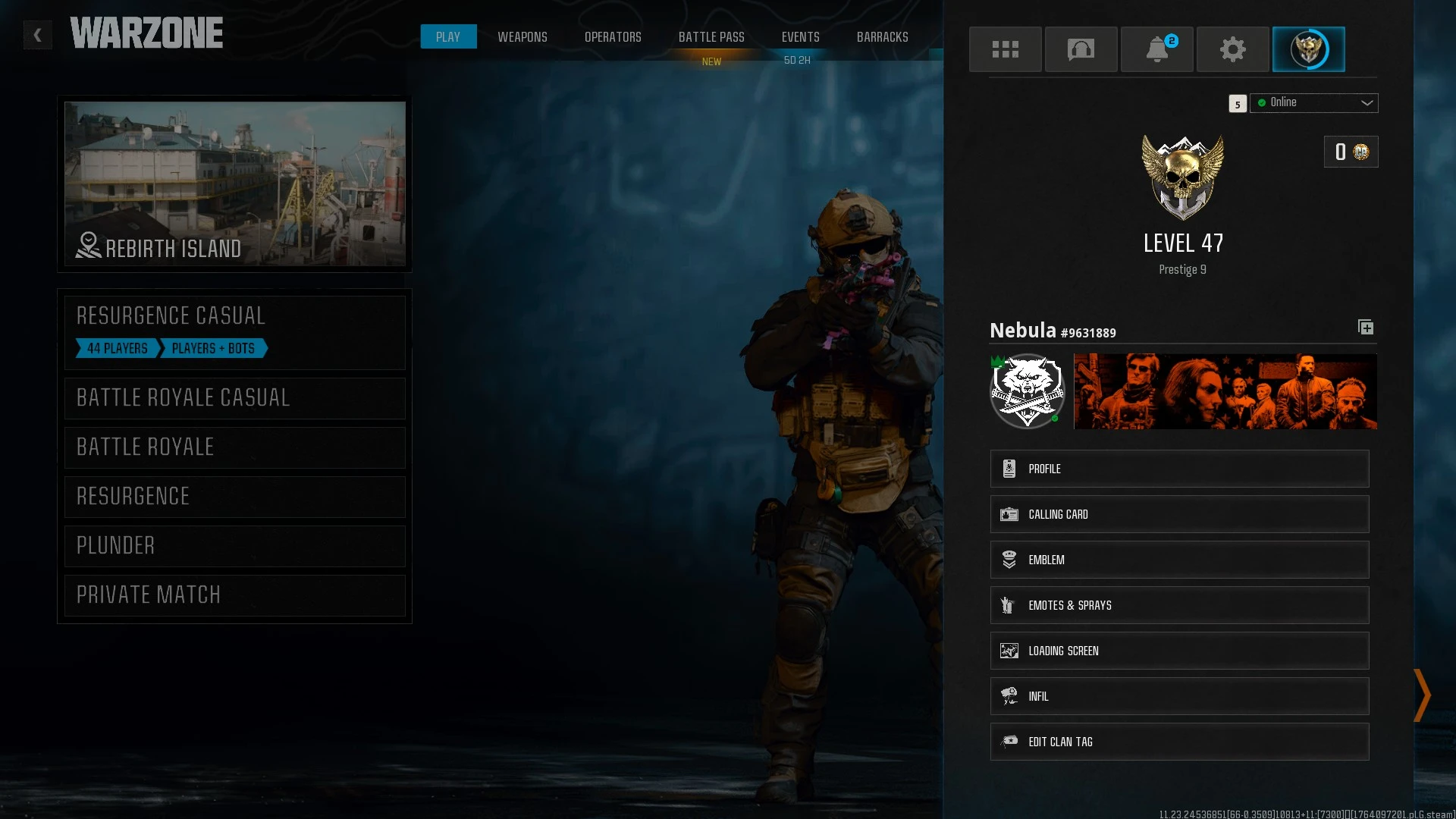Open the channels grid icon
This screenshot has width=1456, height=819.
1006,49
